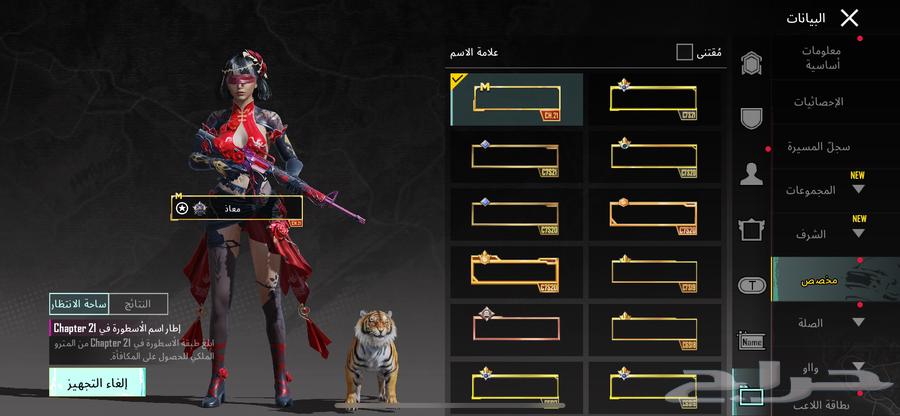Open the معلومات أساسية (basic info) section
The height and width of the screenshot is (416, 900).
tap(822, 58)
